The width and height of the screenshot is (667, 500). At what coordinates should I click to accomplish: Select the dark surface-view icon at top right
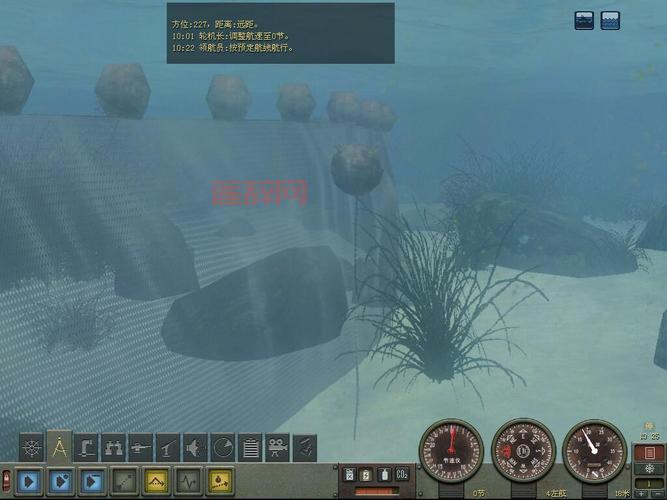tap(585, 20)
